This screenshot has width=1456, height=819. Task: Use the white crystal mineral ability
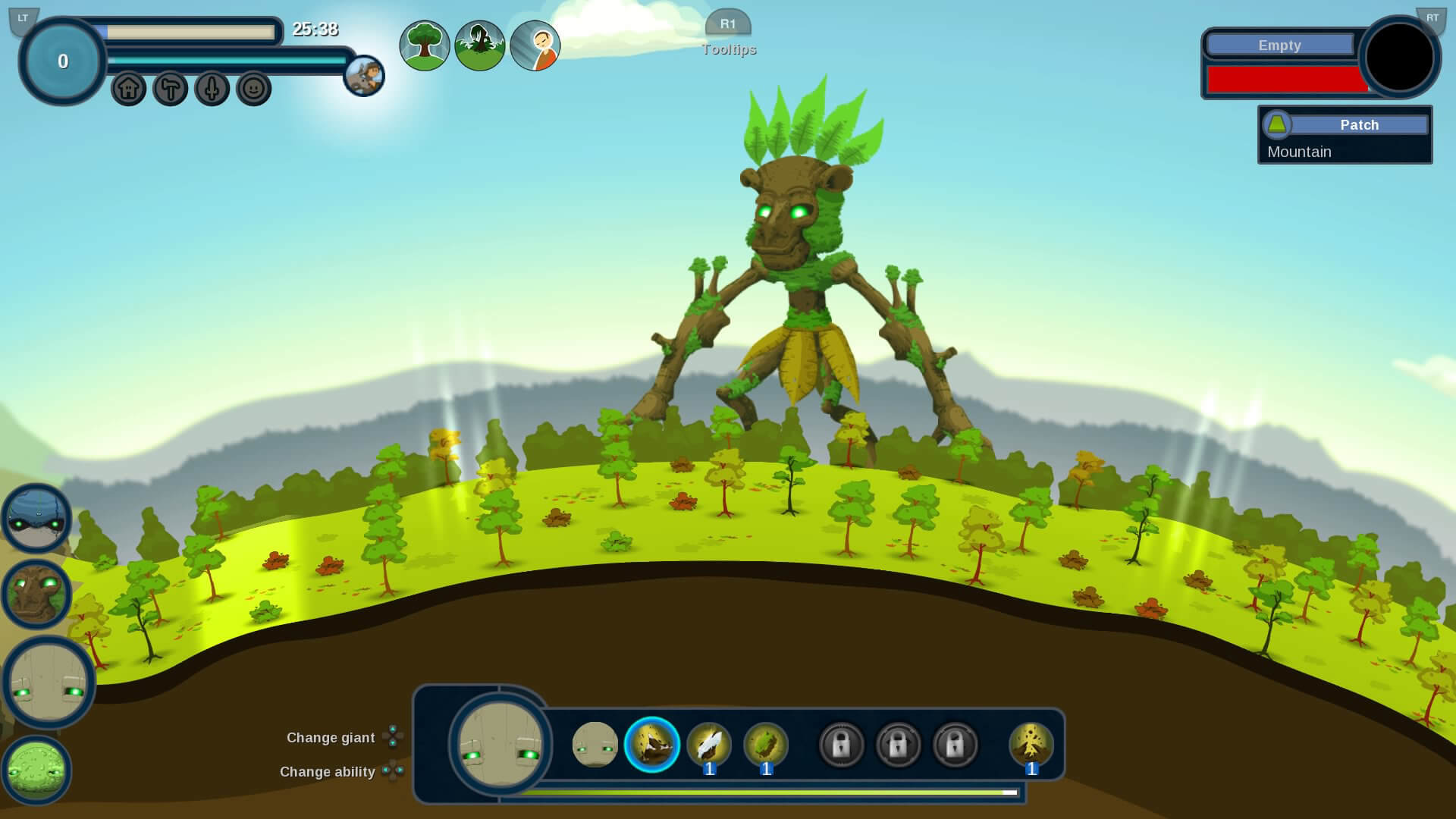(709, 745)
